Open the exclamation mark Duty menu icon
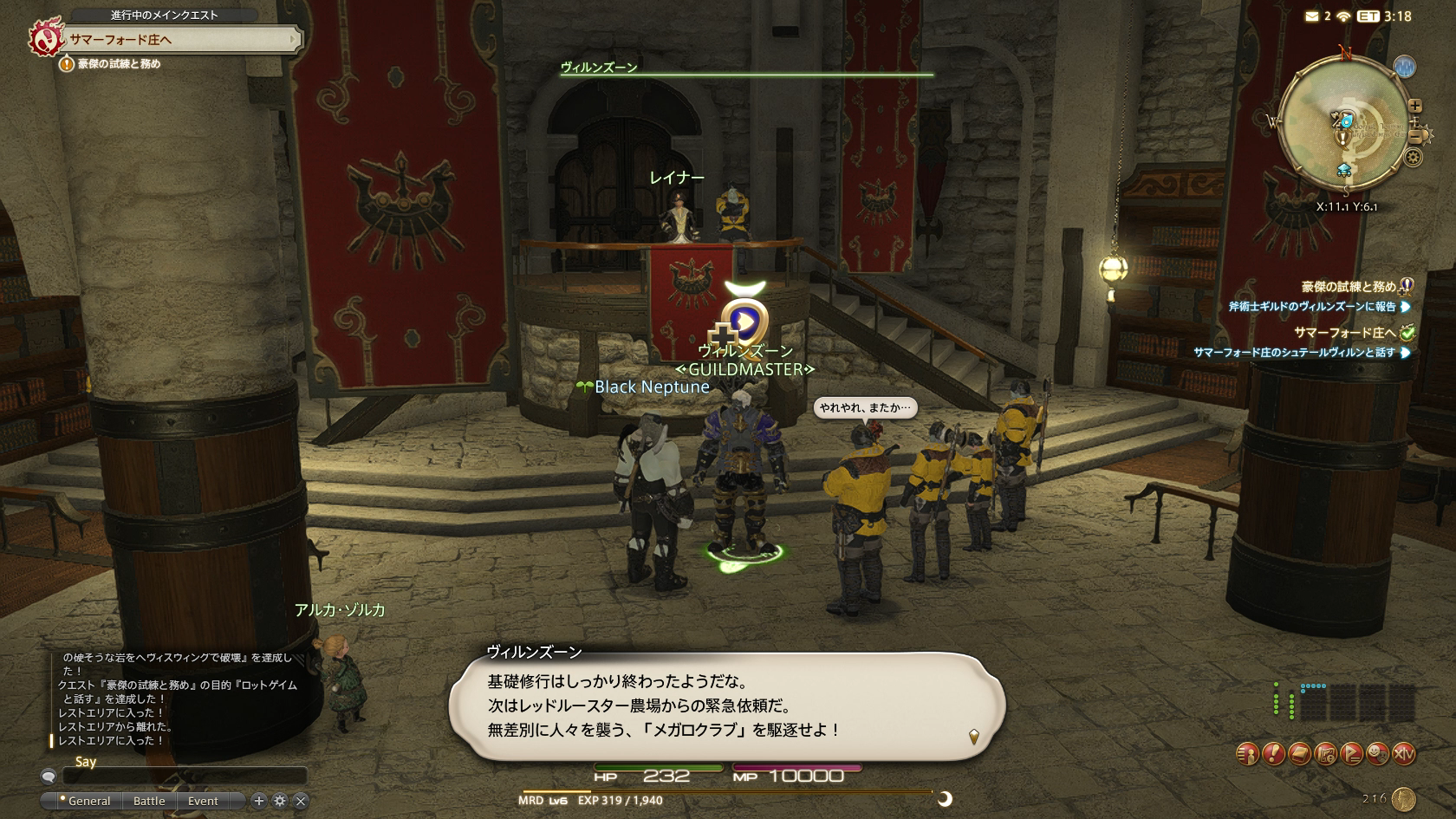The height and width of the screenshot is (819, 1456). point(1273,754)
